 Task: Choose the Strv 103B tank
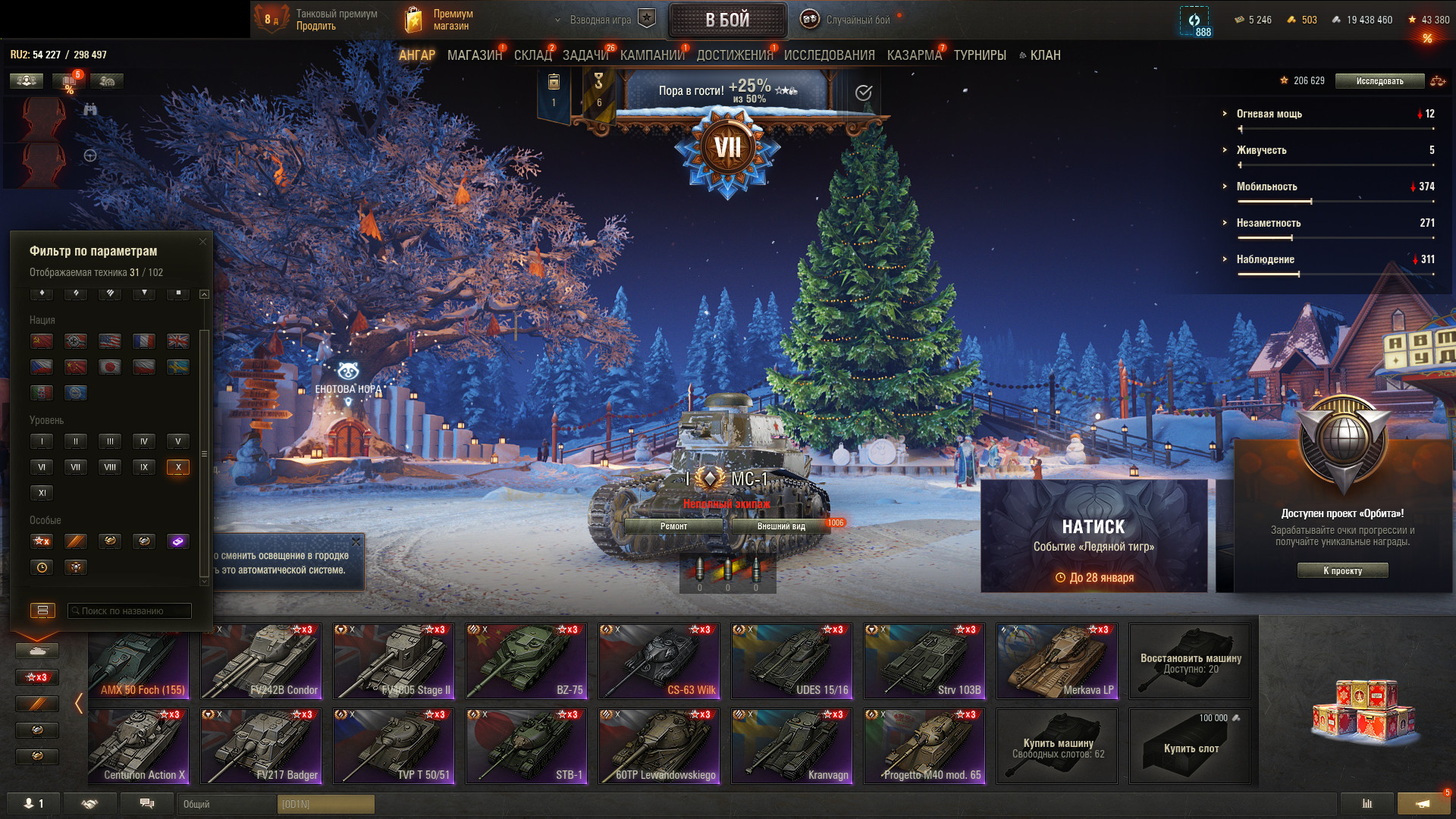(924, 661)
